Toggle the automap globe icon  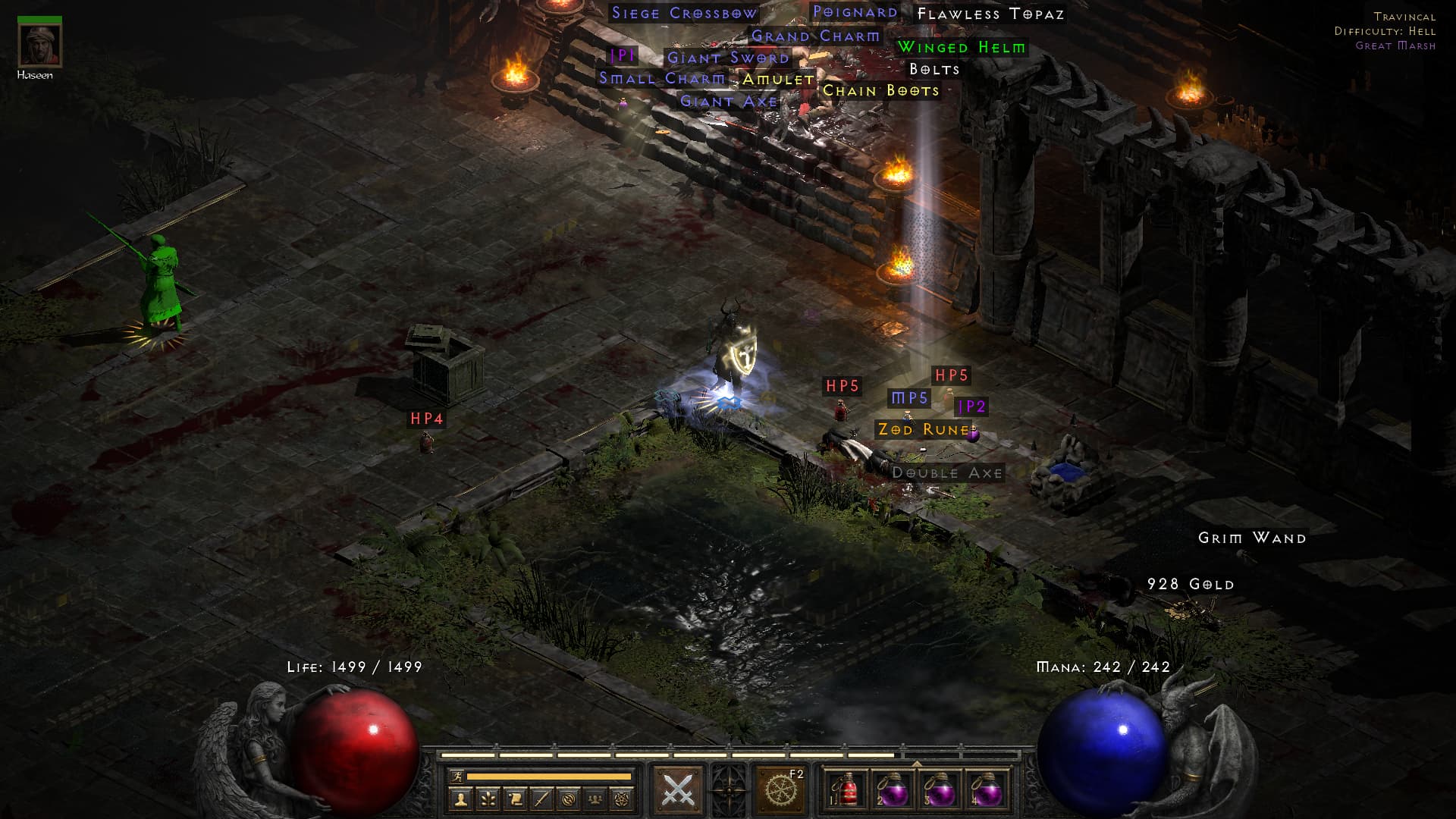(569, 798)
